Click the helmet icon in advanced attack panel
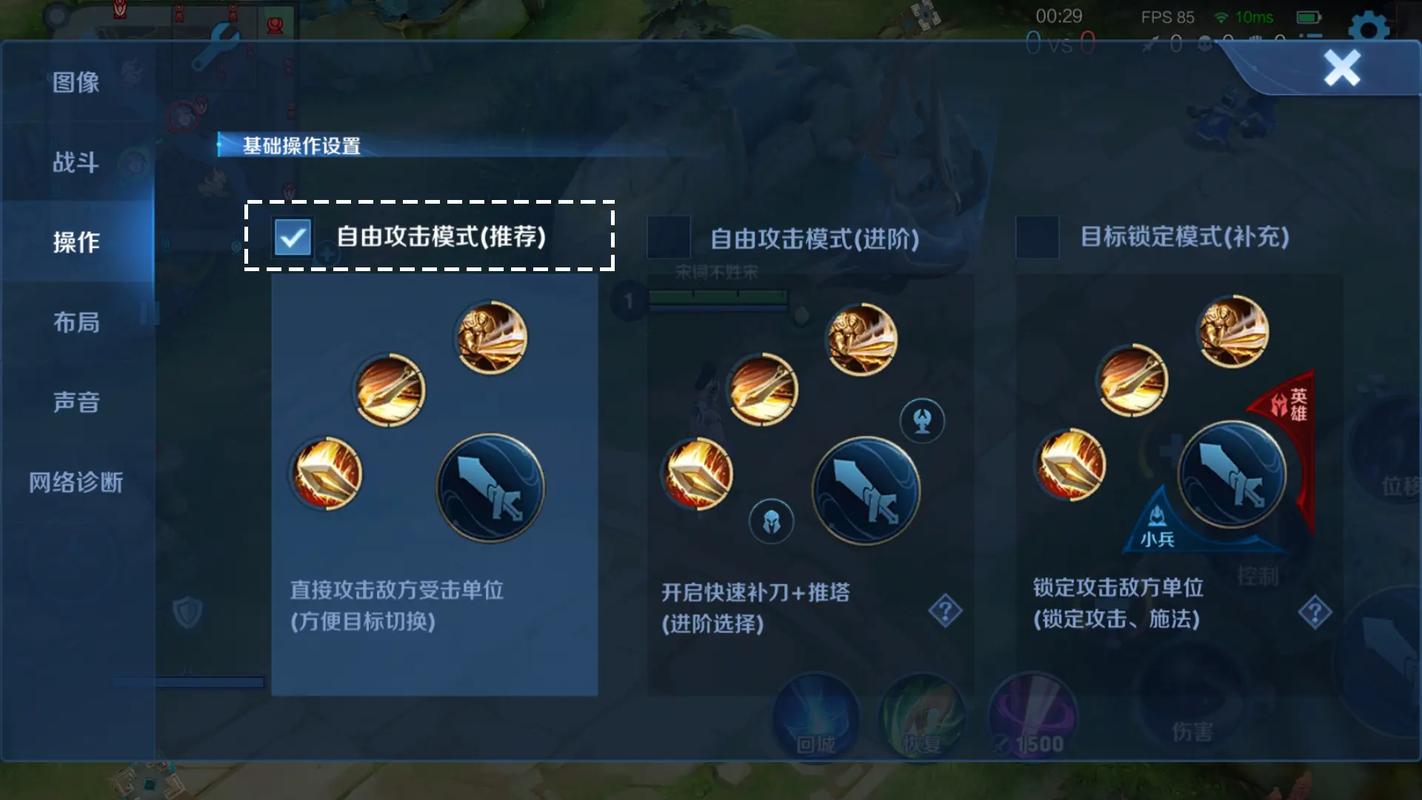1422x800 pixels. click(773, 521)
